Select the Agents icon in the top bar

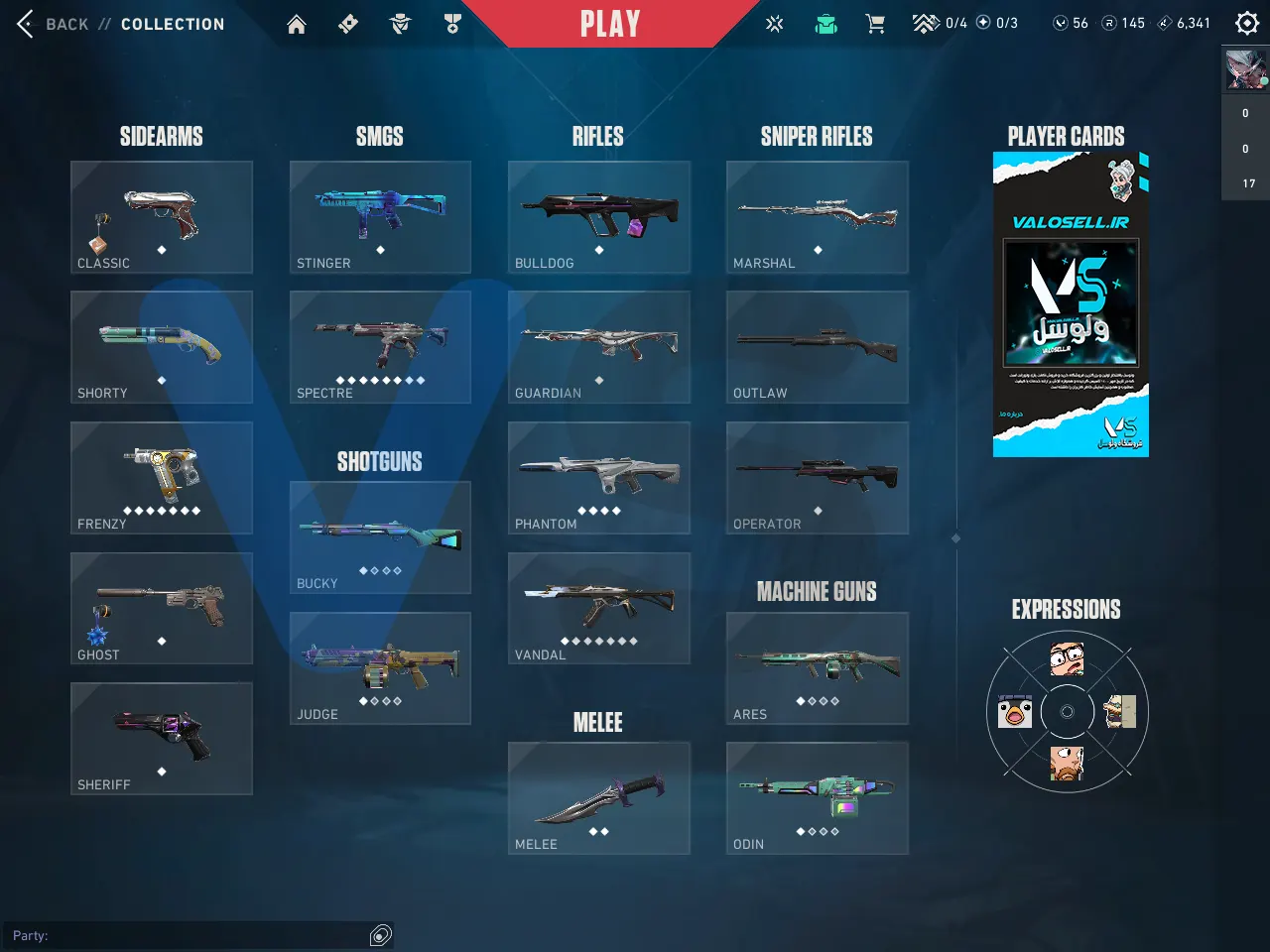pyautogui.click(x=400, y=23)
